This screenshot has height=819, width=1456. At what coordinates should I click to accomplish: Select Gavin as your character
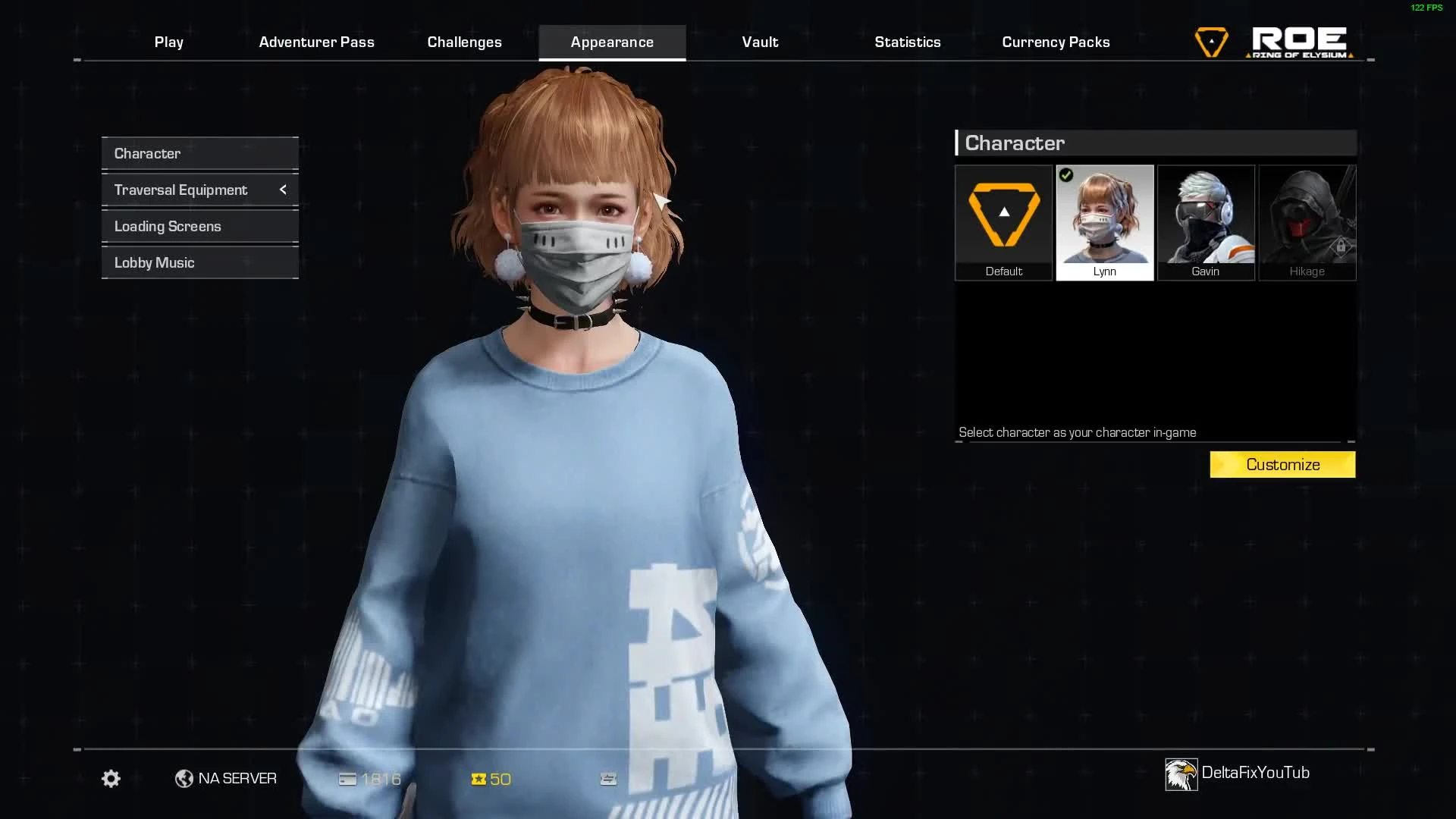[x=1206, y=220]
